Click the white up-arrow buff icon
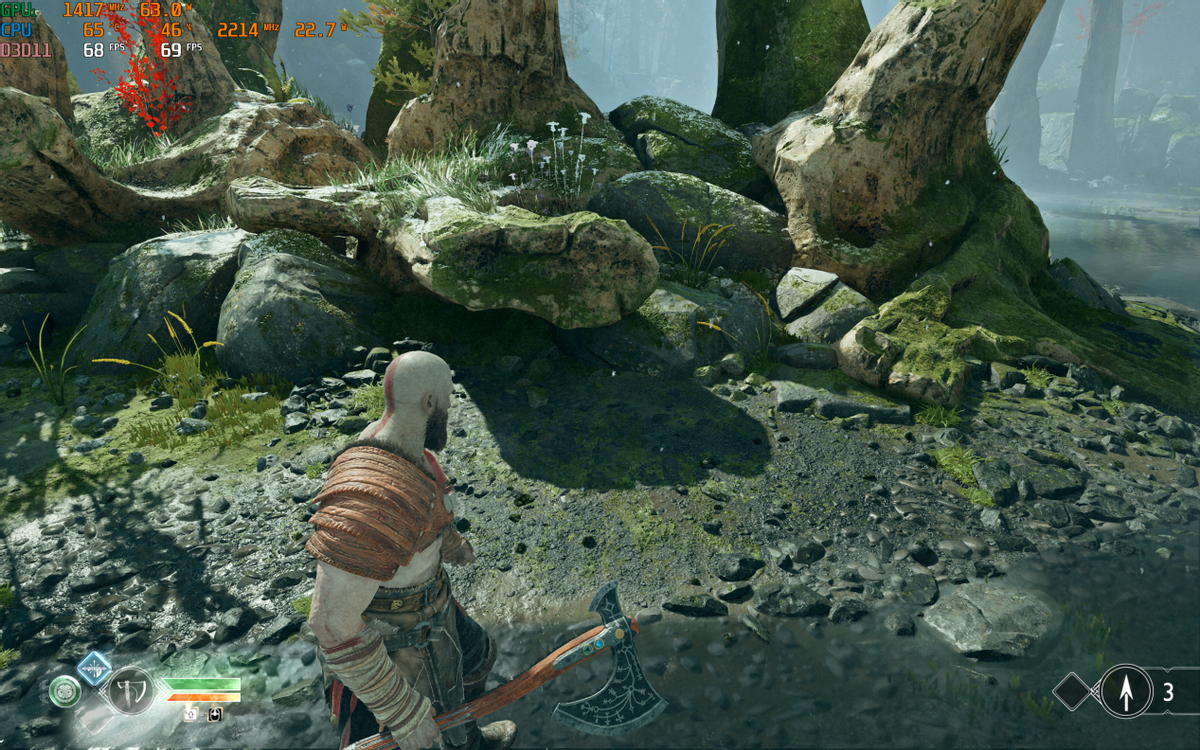Viewport: 1200px width, 750px height. (x=189, y=715)
